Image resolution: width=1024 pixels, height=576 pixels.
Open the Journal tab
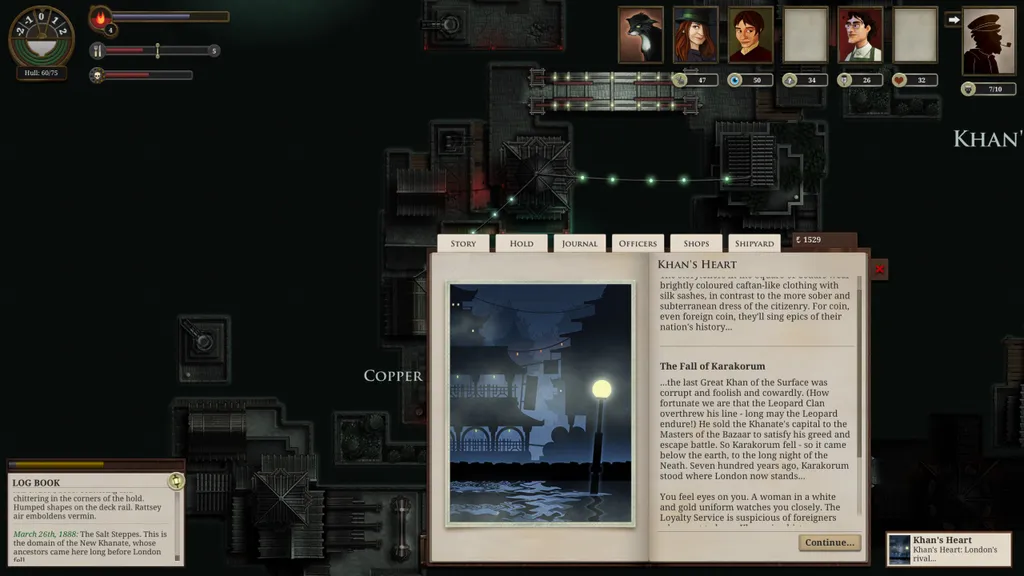point(579,243)
